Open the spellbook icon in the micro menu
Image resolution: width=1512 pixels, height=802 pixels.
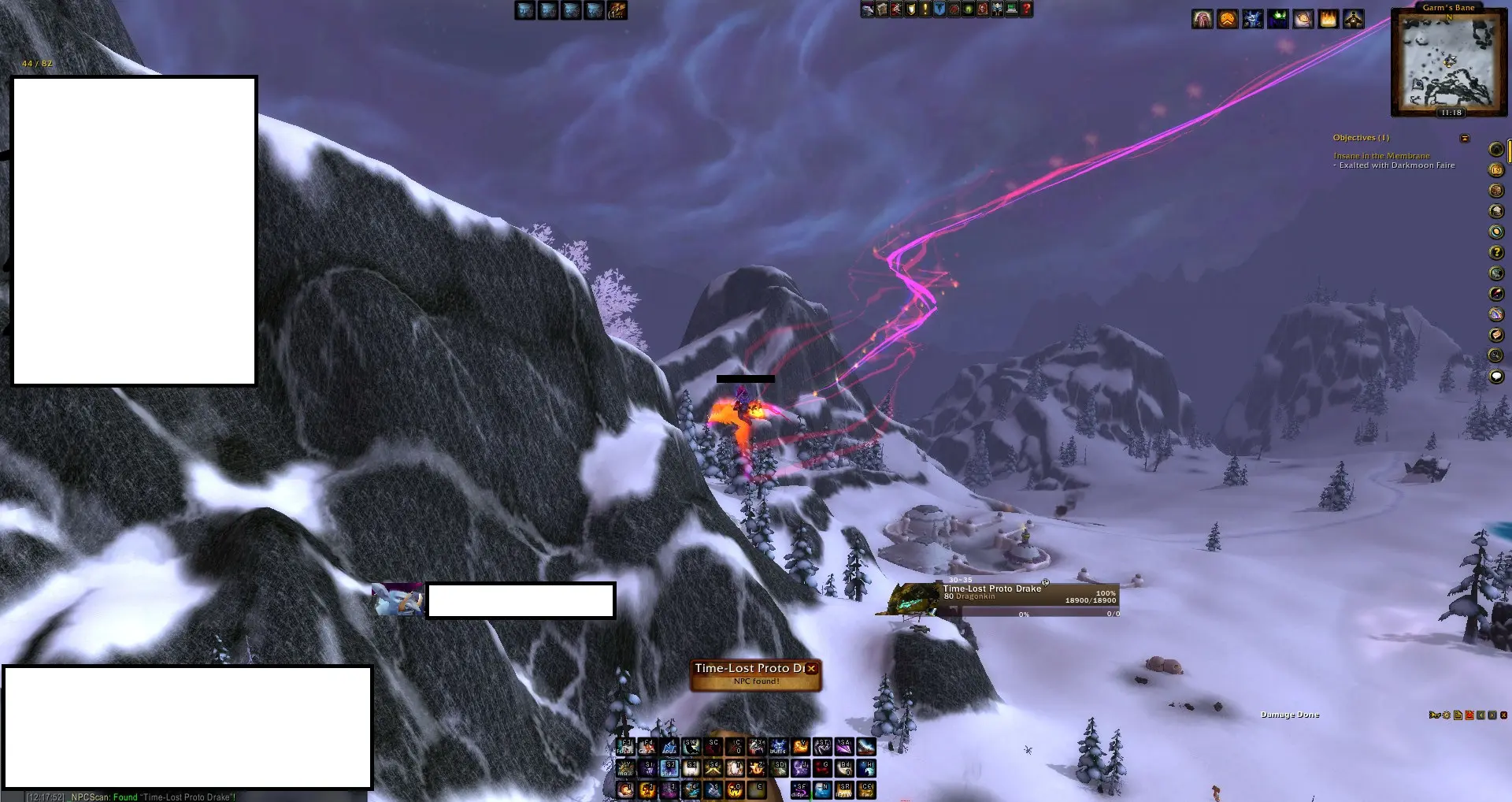pos(882,9)
